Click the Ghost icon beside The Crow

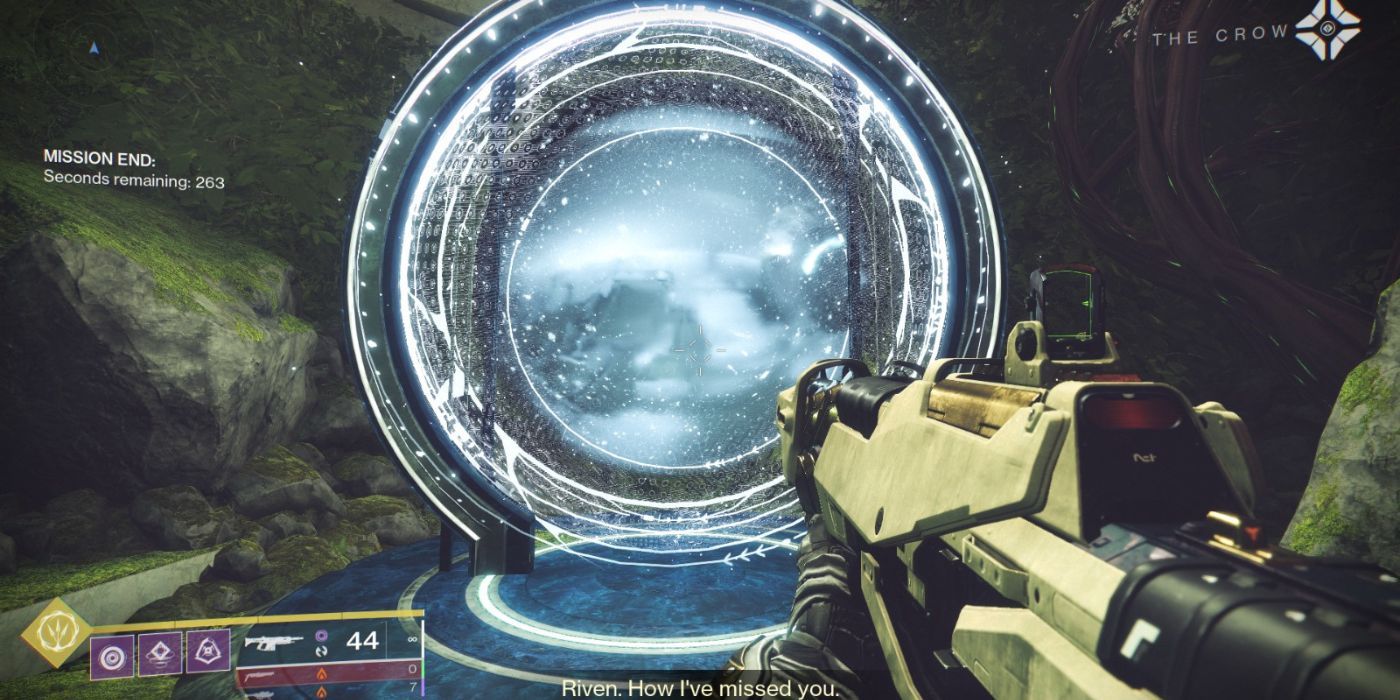click(x=1328, y=32)
